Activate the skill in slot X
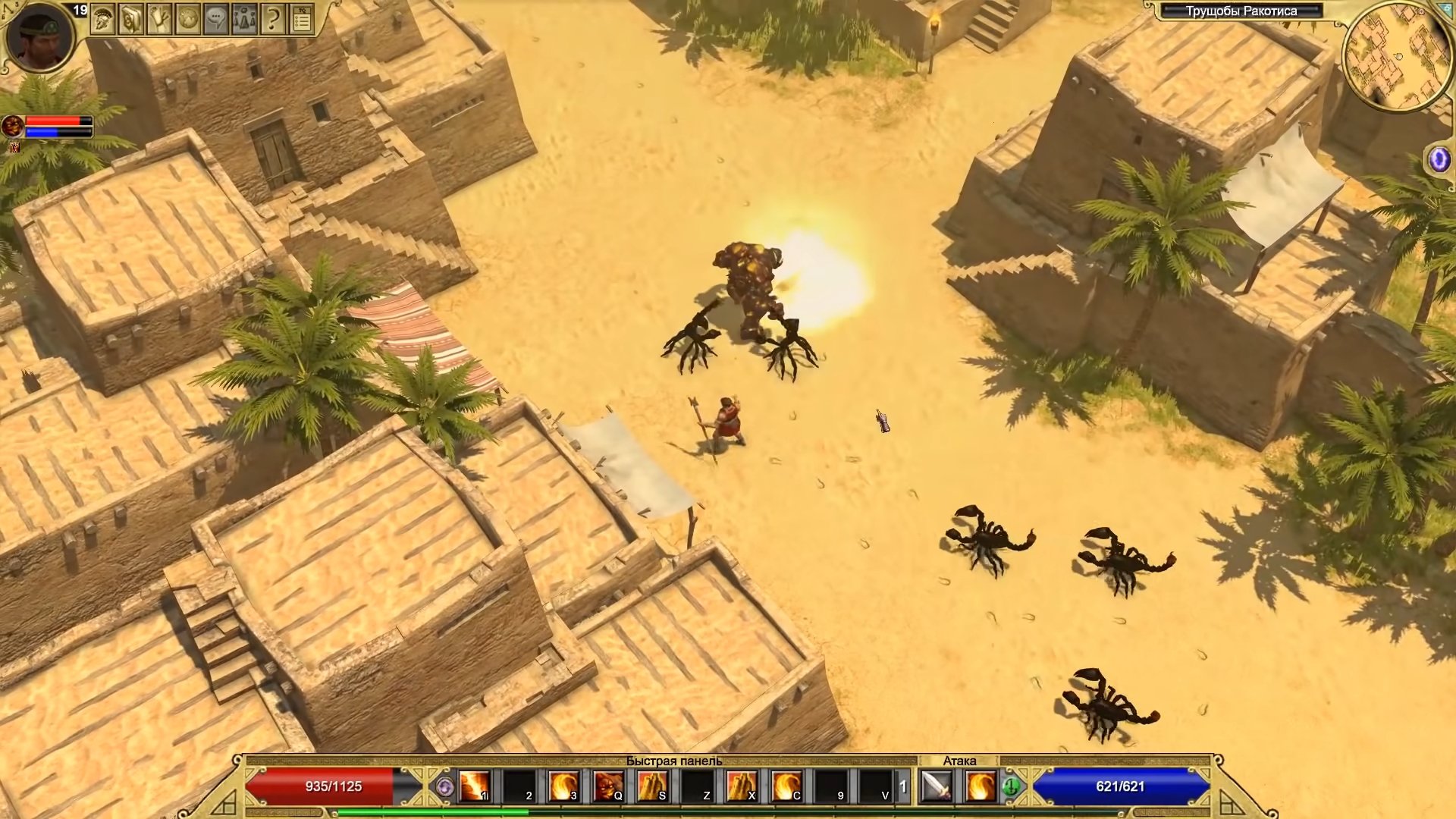Image resolution: width=1456 pixels, height=819 pixels. [x=742, y=786]
